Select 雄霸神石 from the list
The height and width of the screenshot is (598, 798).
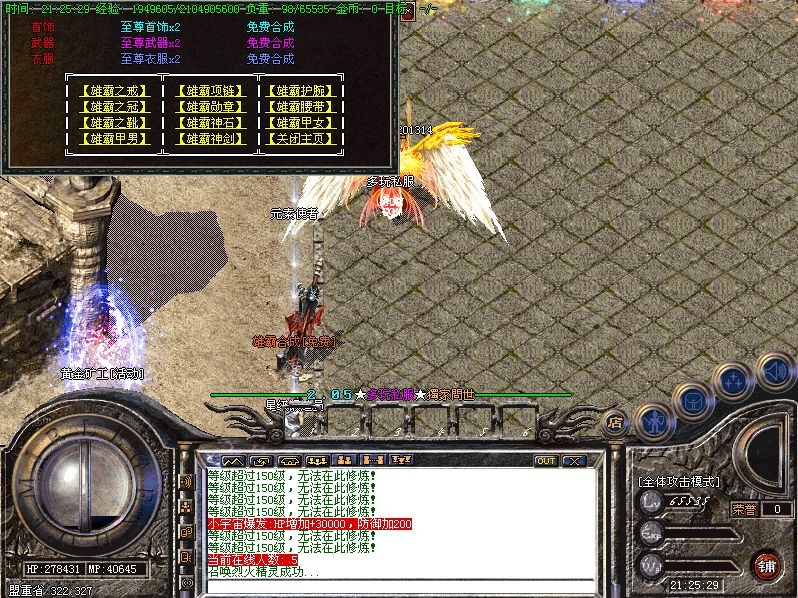tap(210, 123)
